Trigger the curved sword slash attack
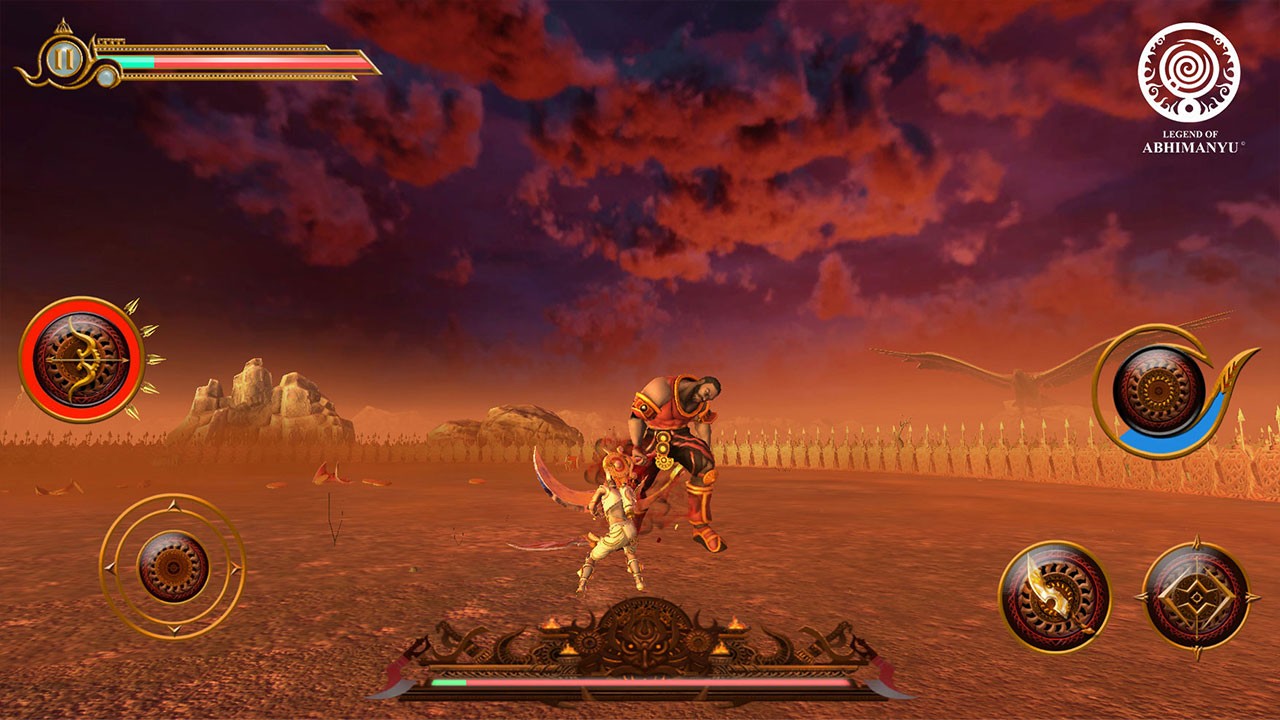This screenshot has height=720, width=1280. click(x=1054, y=596)
